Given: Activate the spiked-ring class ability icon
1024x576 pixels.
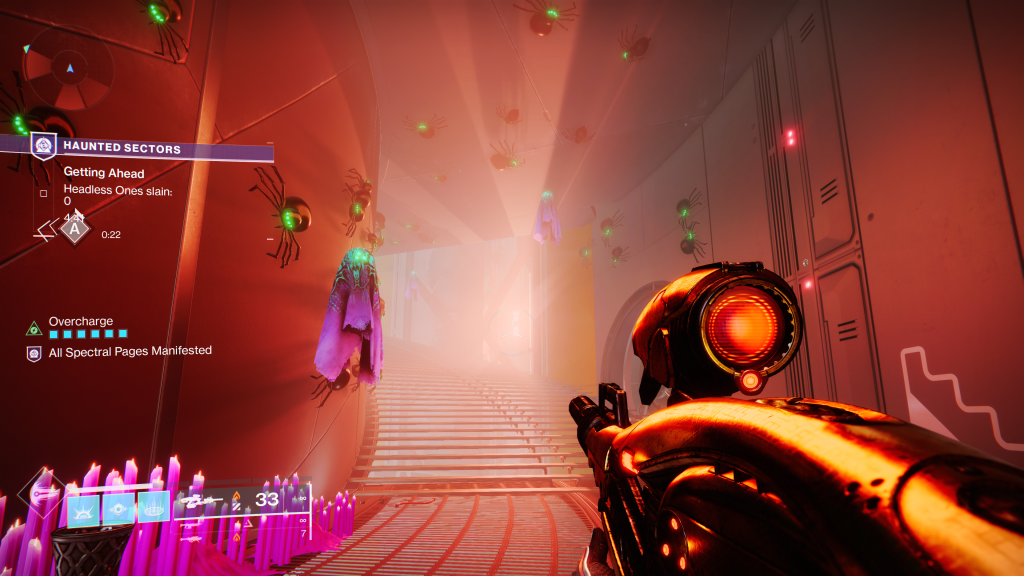Looking at the screenshot, I should pyautogui.click(x=152, y=507).
